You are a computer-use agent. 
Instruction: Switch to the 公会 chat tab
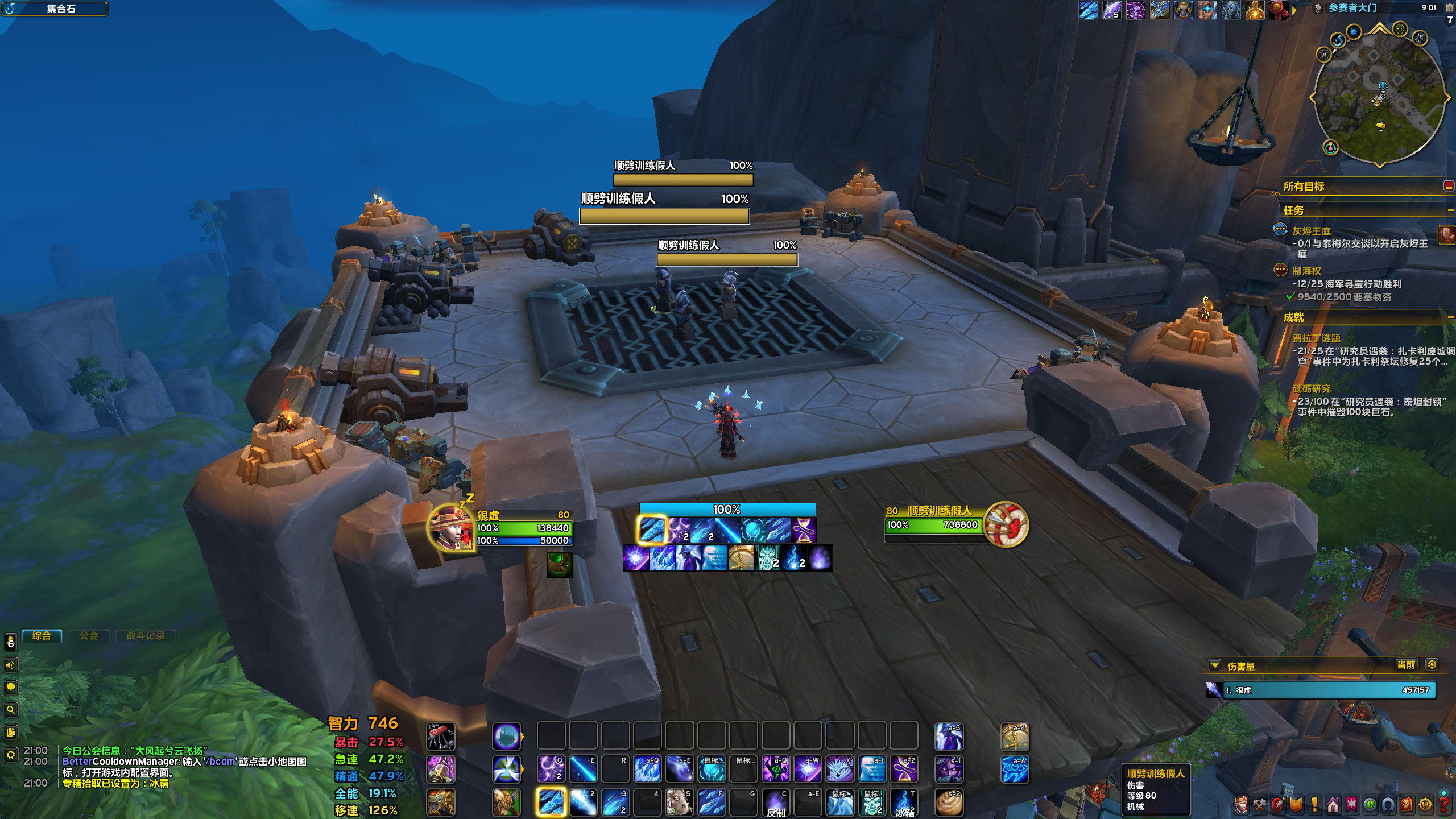tap(89, 636)
